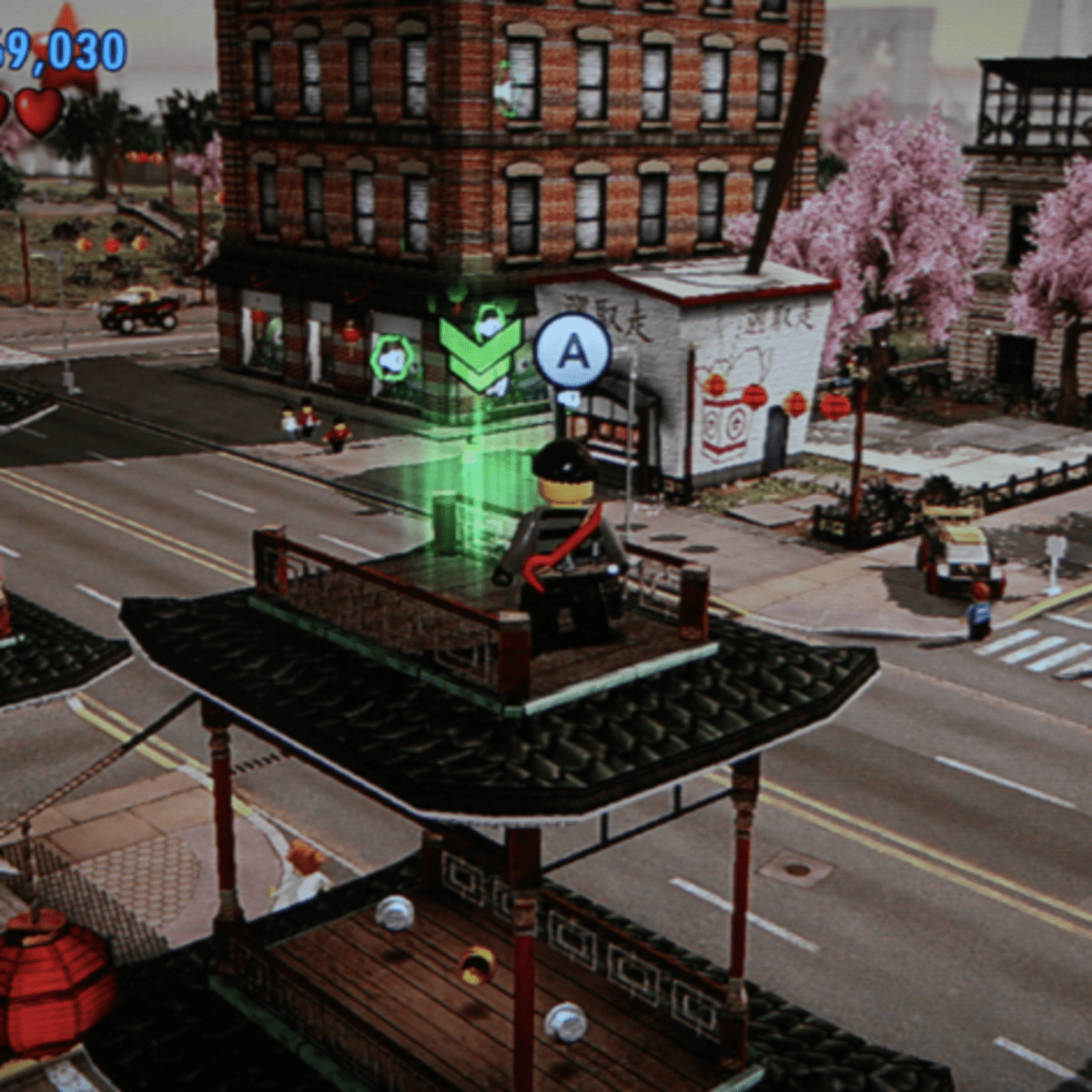Image resolution: width=1092 pixels, height=1092 pixels.
Task: Click the green chevron objective marker
Action: (480, 357)
